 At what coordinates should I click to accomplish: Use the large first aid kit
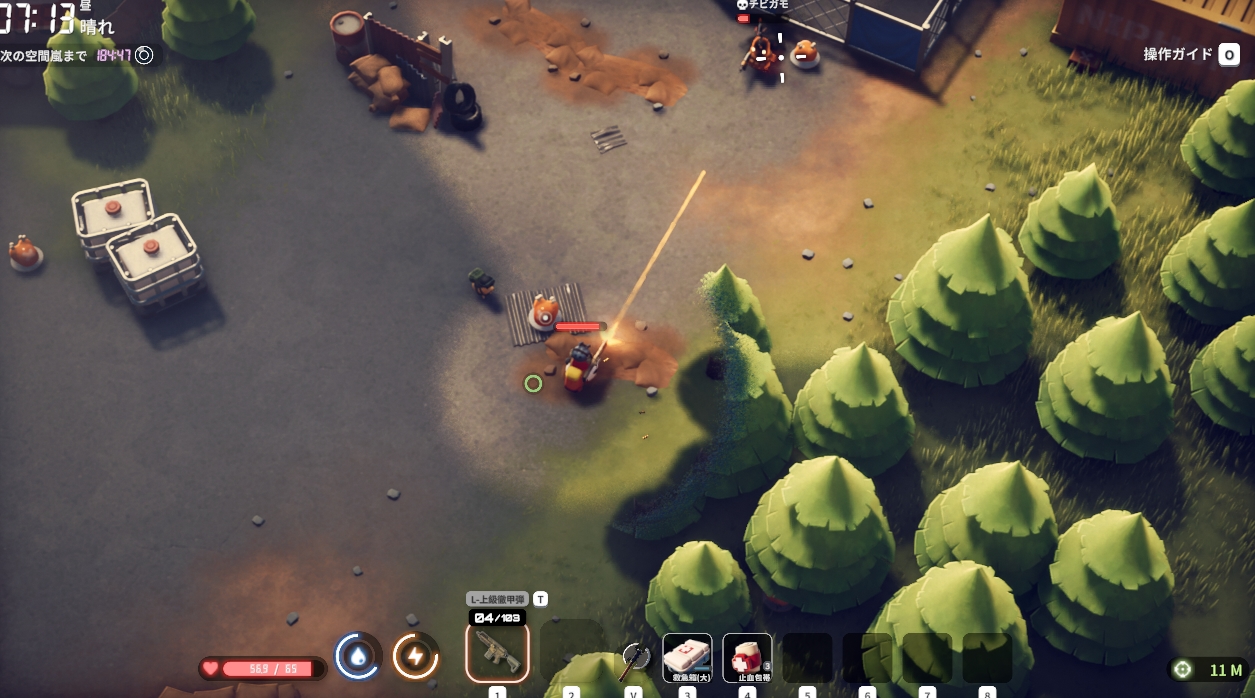click(x=687, y=657)
